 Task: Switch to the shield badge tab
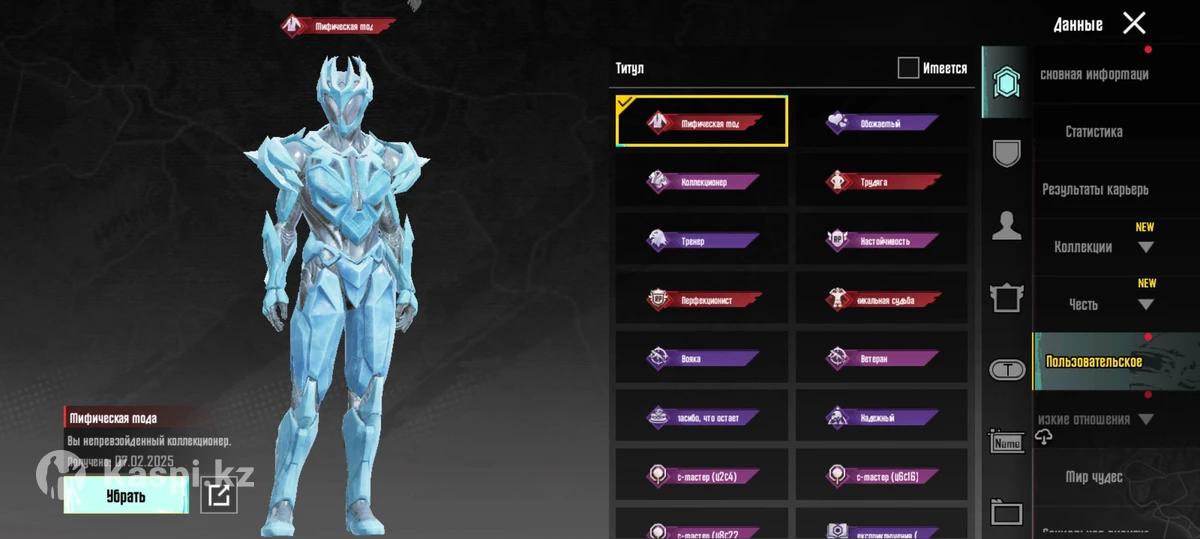[1006, 154]
